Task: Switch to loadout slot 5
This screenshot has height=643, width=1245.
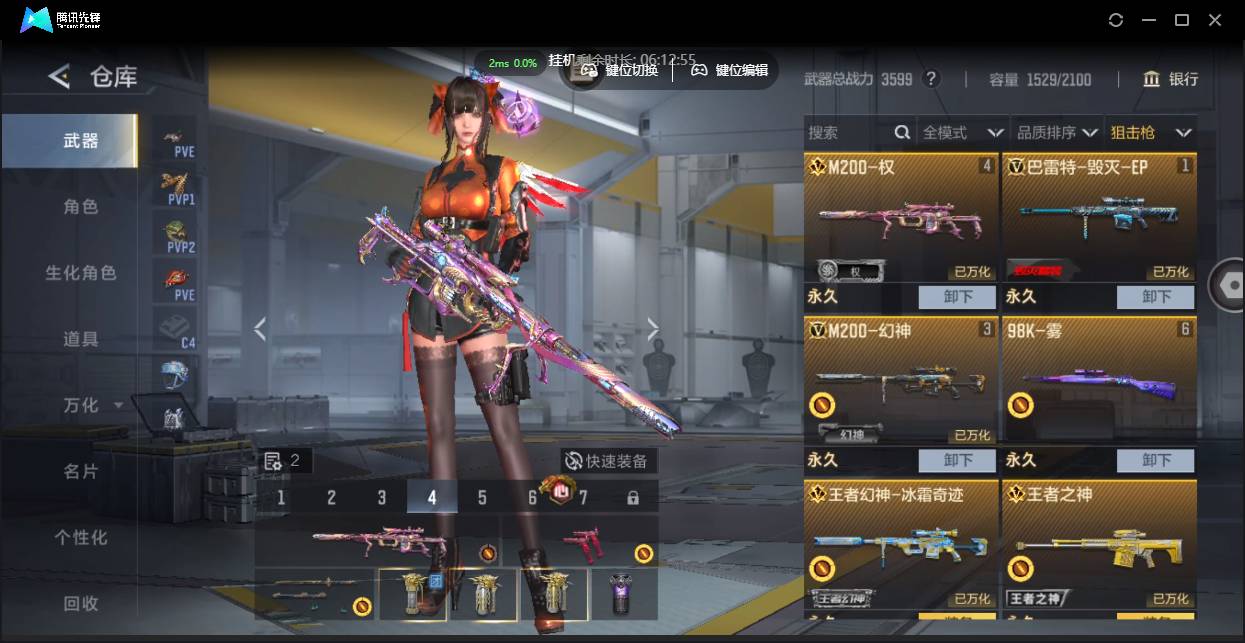Action: 482,497
